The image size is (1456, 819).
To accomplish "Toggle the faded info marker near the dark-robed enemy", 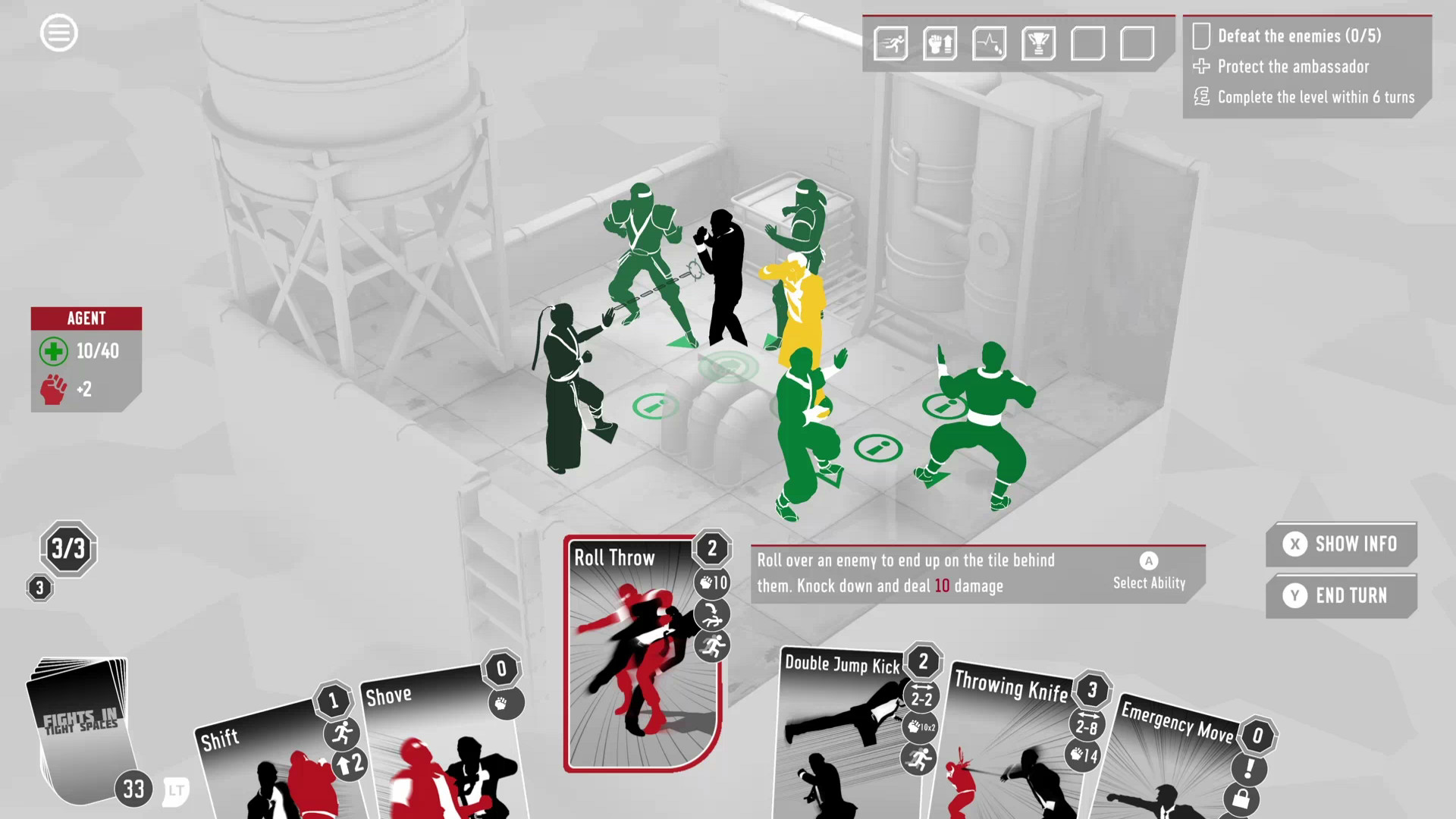I will pos(656,406).
